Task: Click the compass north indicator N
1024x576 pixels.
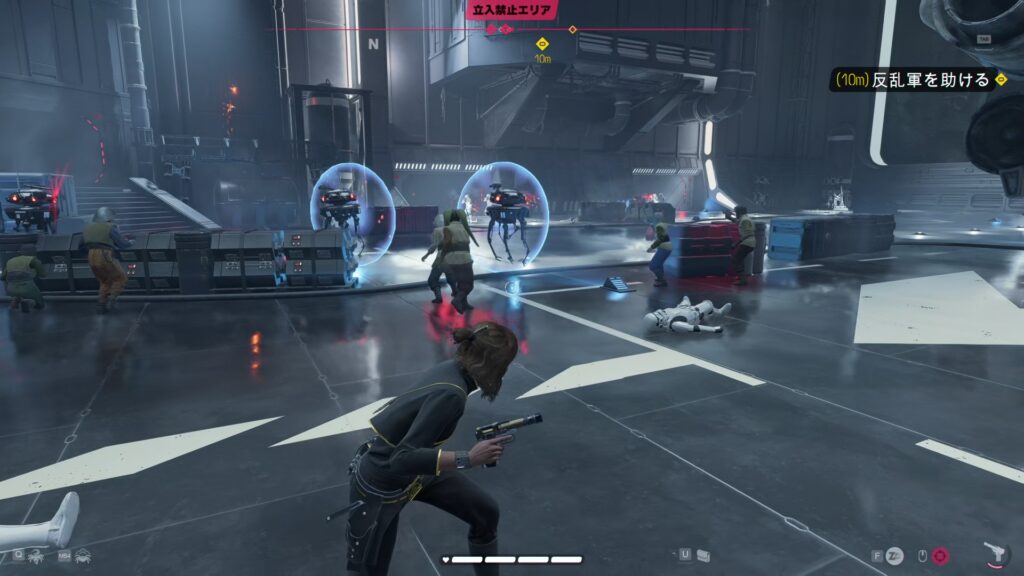Action: 373,44
